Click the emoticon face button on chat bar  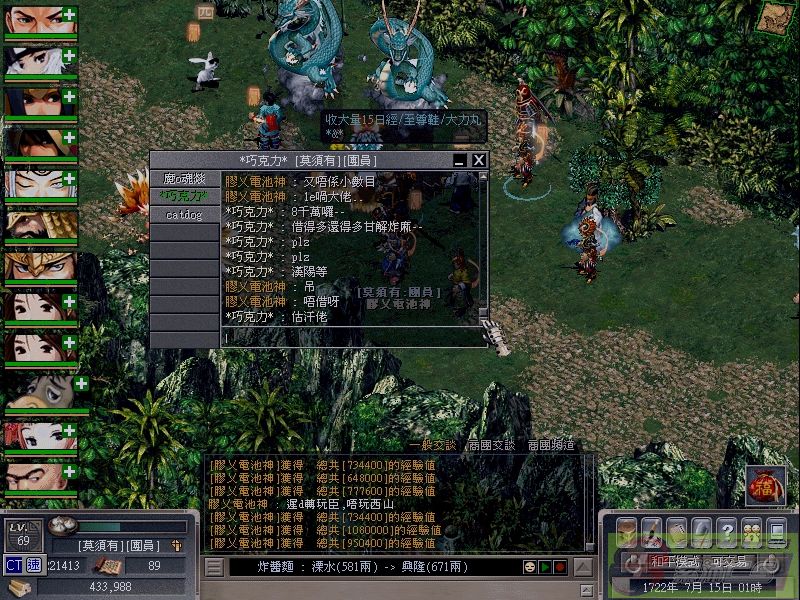coord(529,568)
